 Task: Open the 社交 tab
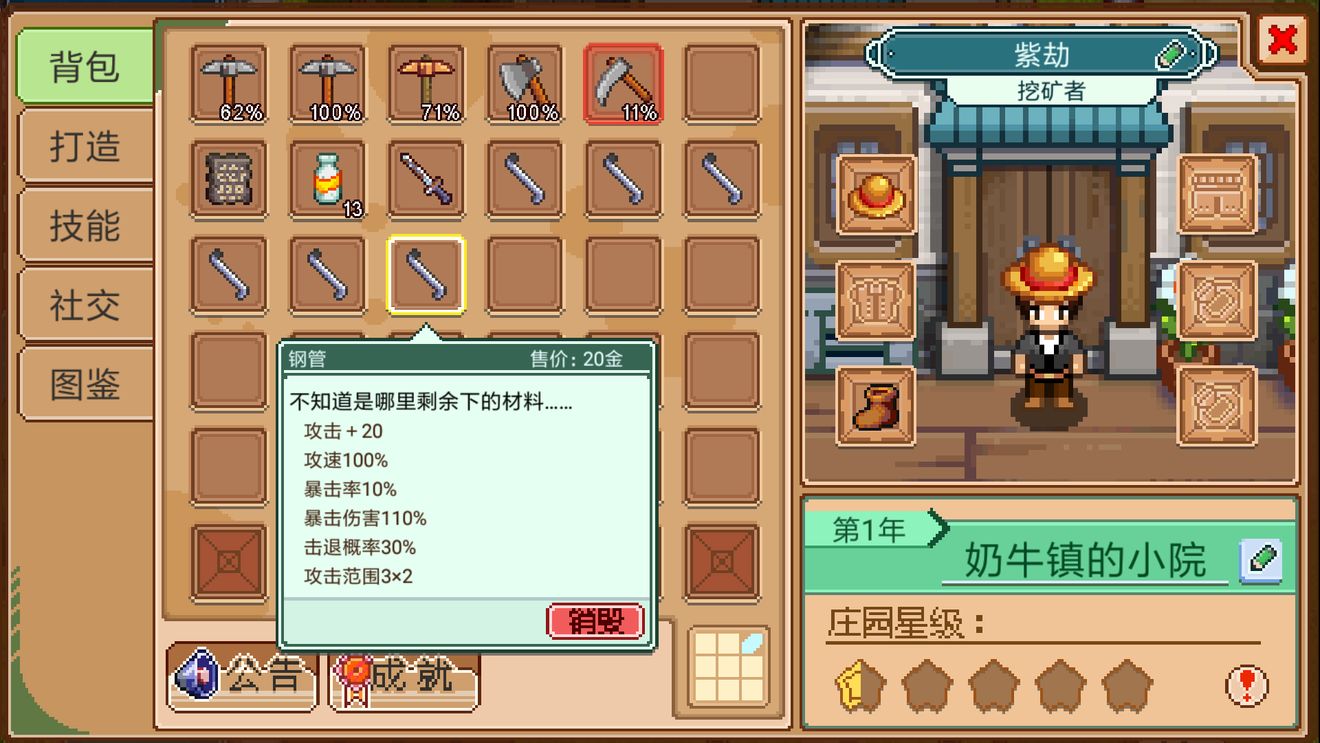[83, 305]
